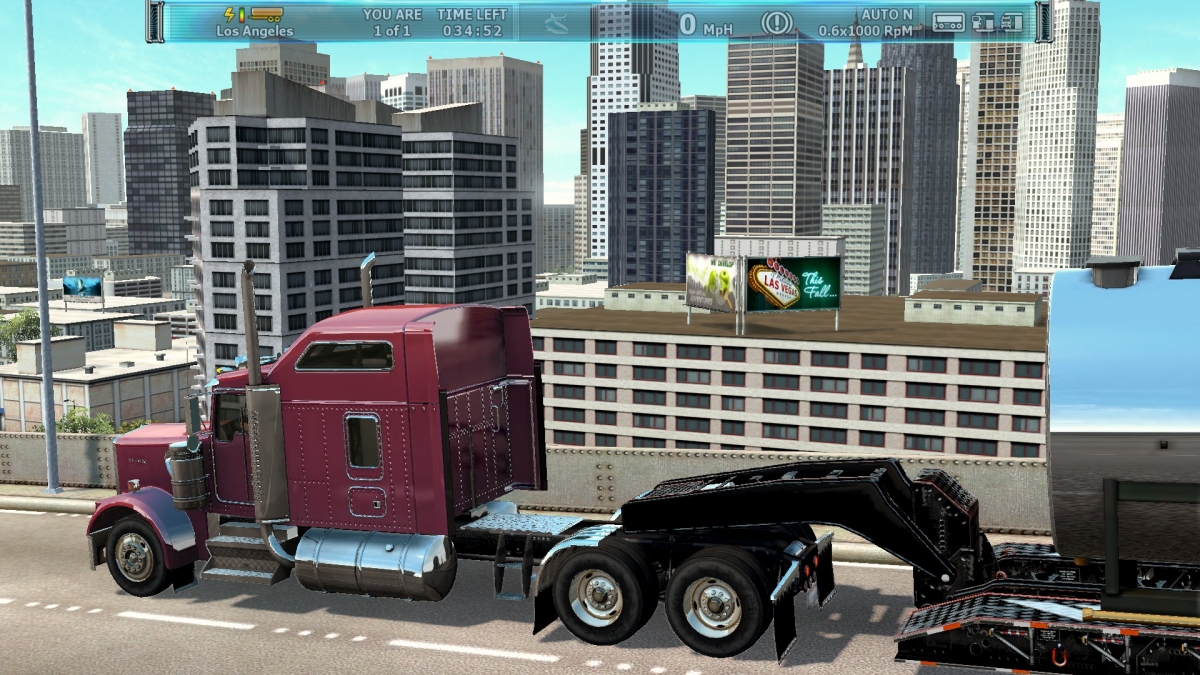Open the radio cassette icon

(x=948, y=21)
